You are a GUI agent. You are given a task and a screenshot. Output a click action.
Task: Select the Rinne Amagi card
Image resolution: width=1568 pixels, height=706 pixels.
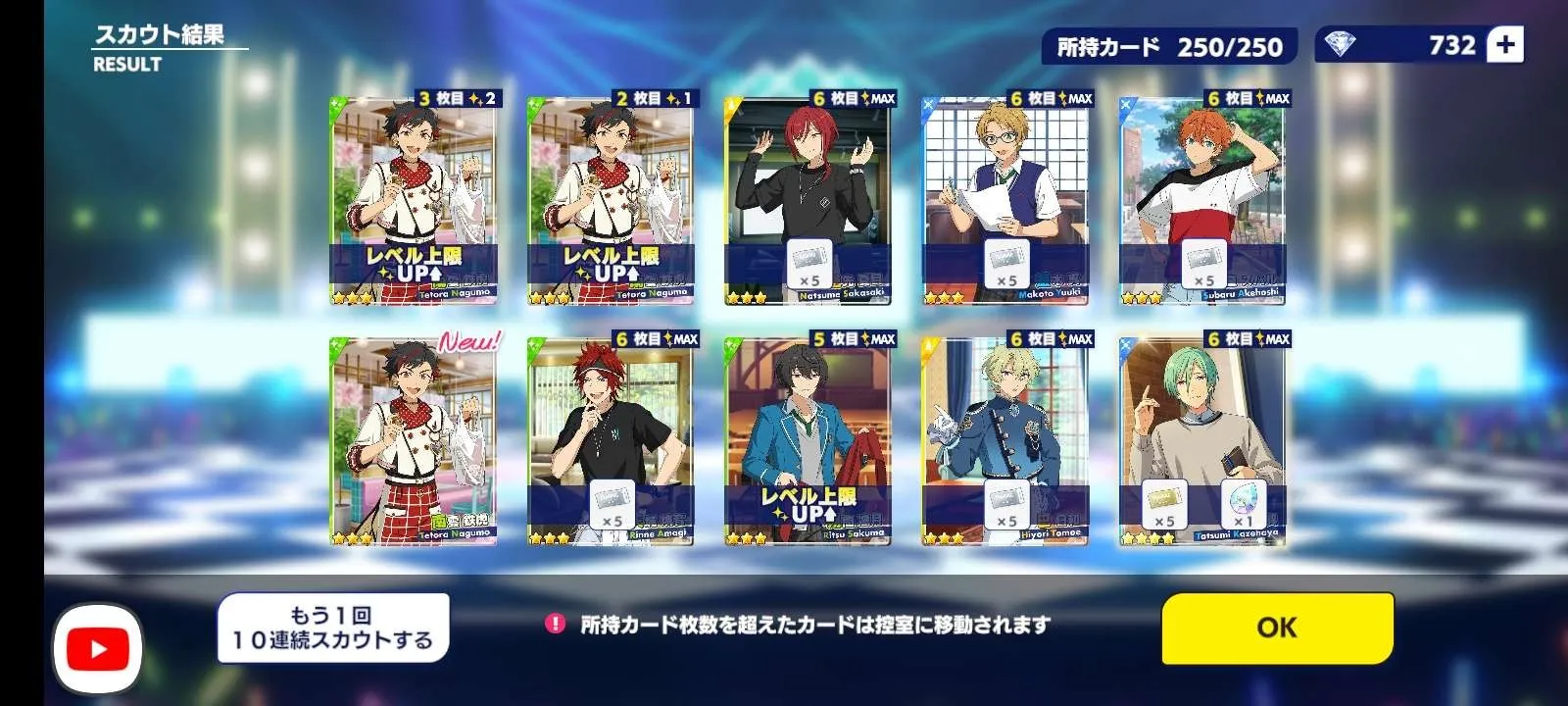pyautogui.click(x=611, y=441)
